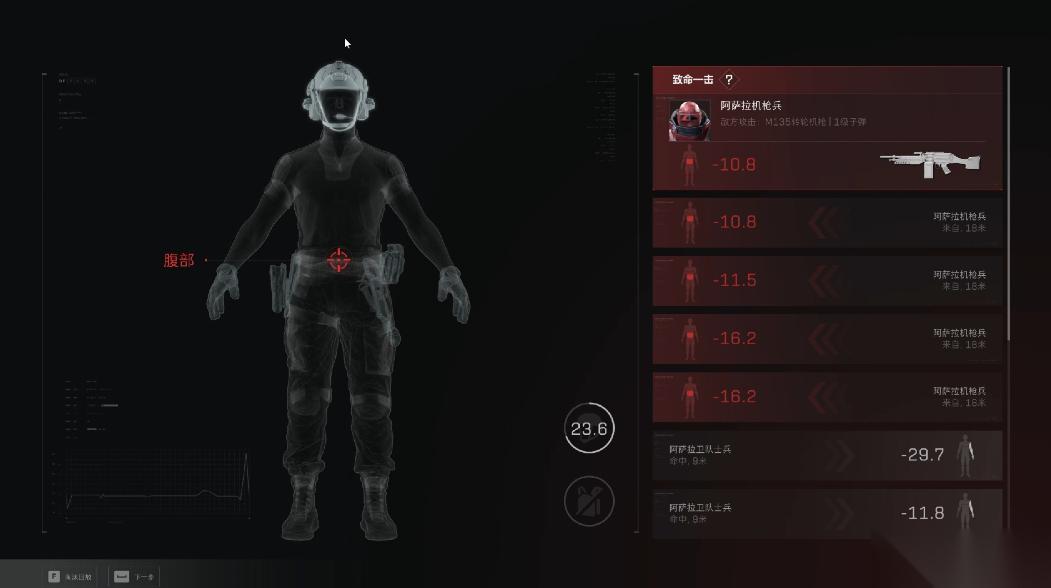
Task: Select the fatal hit card showing the M135 minigun
Action: click(827, 142)
